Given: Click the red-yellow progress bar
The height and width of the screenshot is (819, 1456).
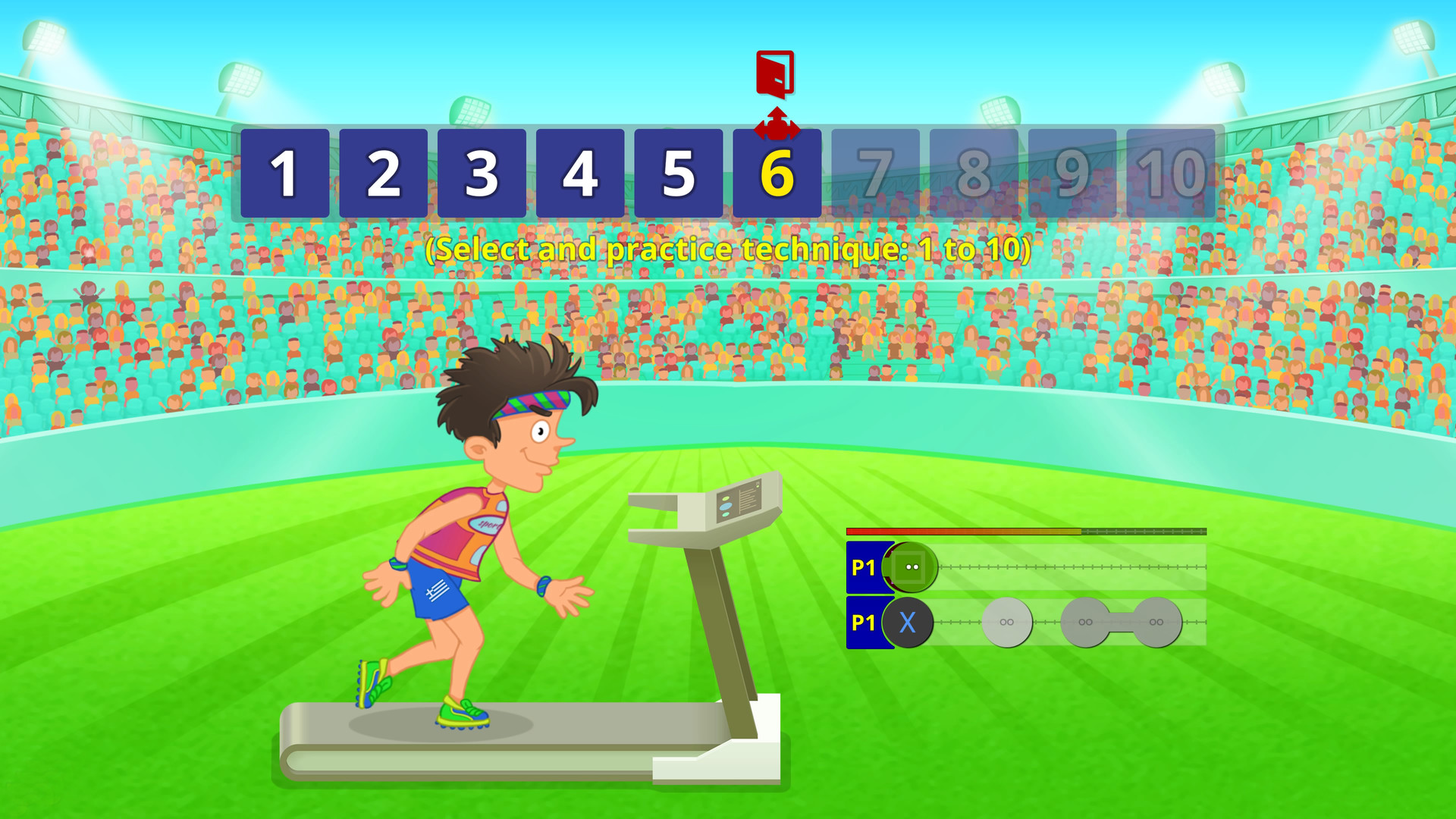Looking at the screenshot, I should click(963, 532).
